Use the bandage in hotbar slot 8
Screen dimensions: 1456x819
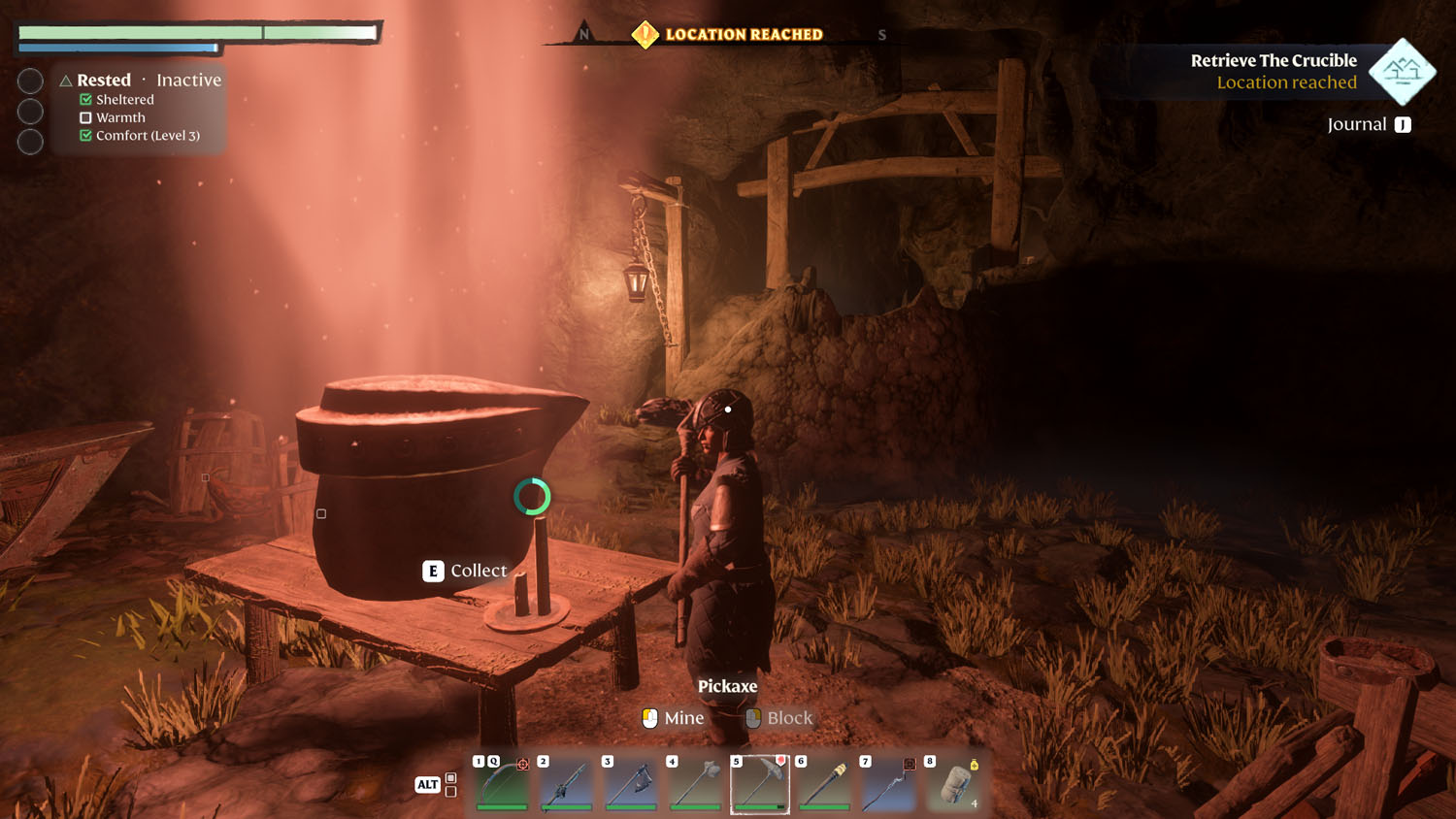[953, 786]
